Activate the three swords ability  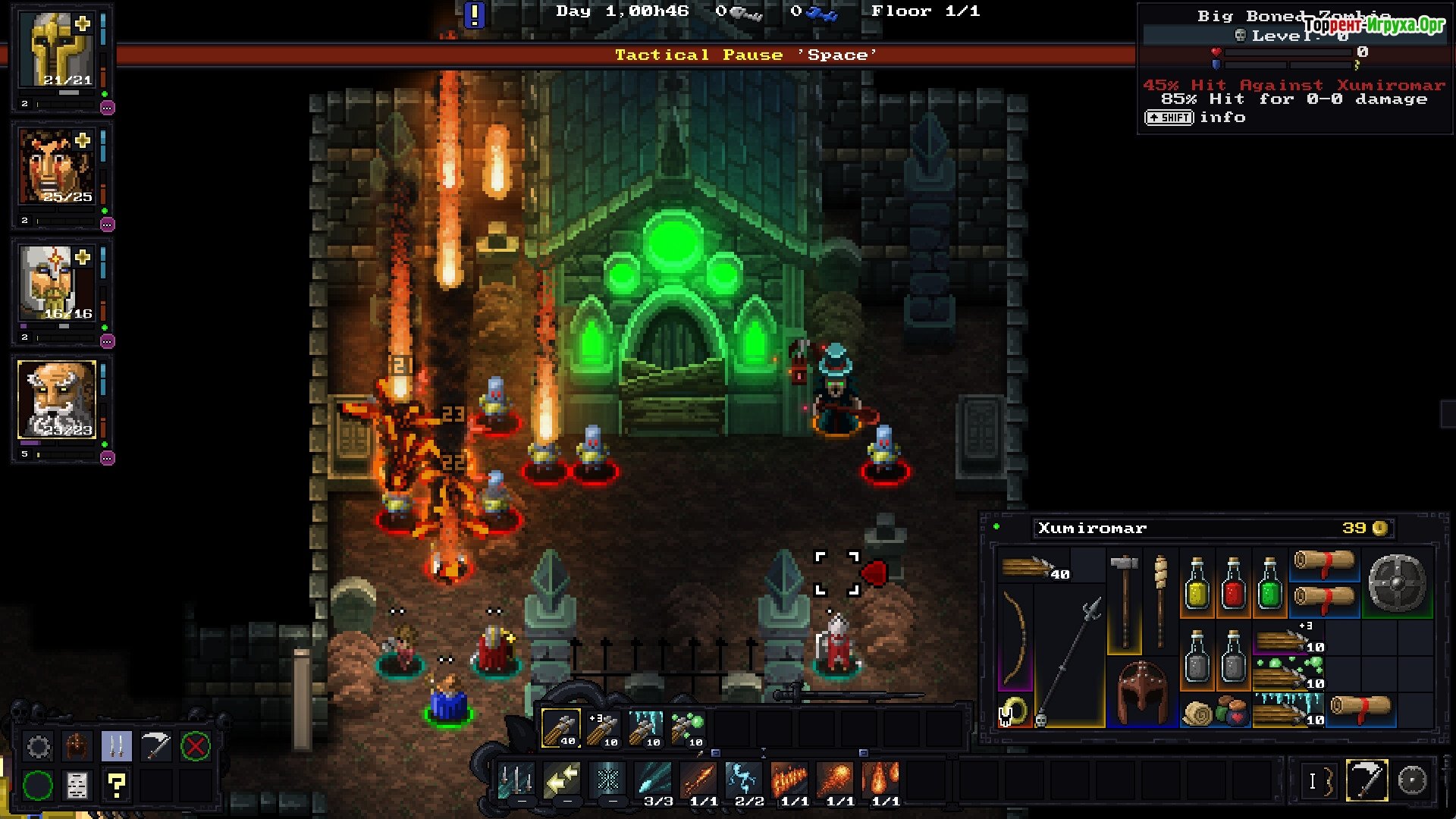pos(516,780)
